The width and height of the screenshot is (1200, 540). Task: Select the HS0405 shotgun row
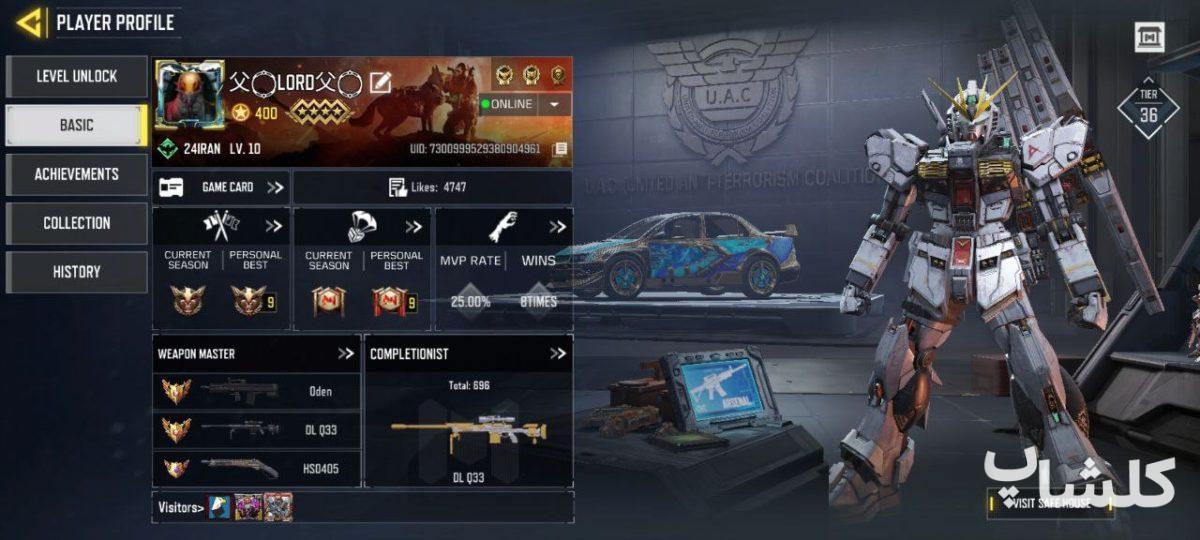(x=257, y=467)
